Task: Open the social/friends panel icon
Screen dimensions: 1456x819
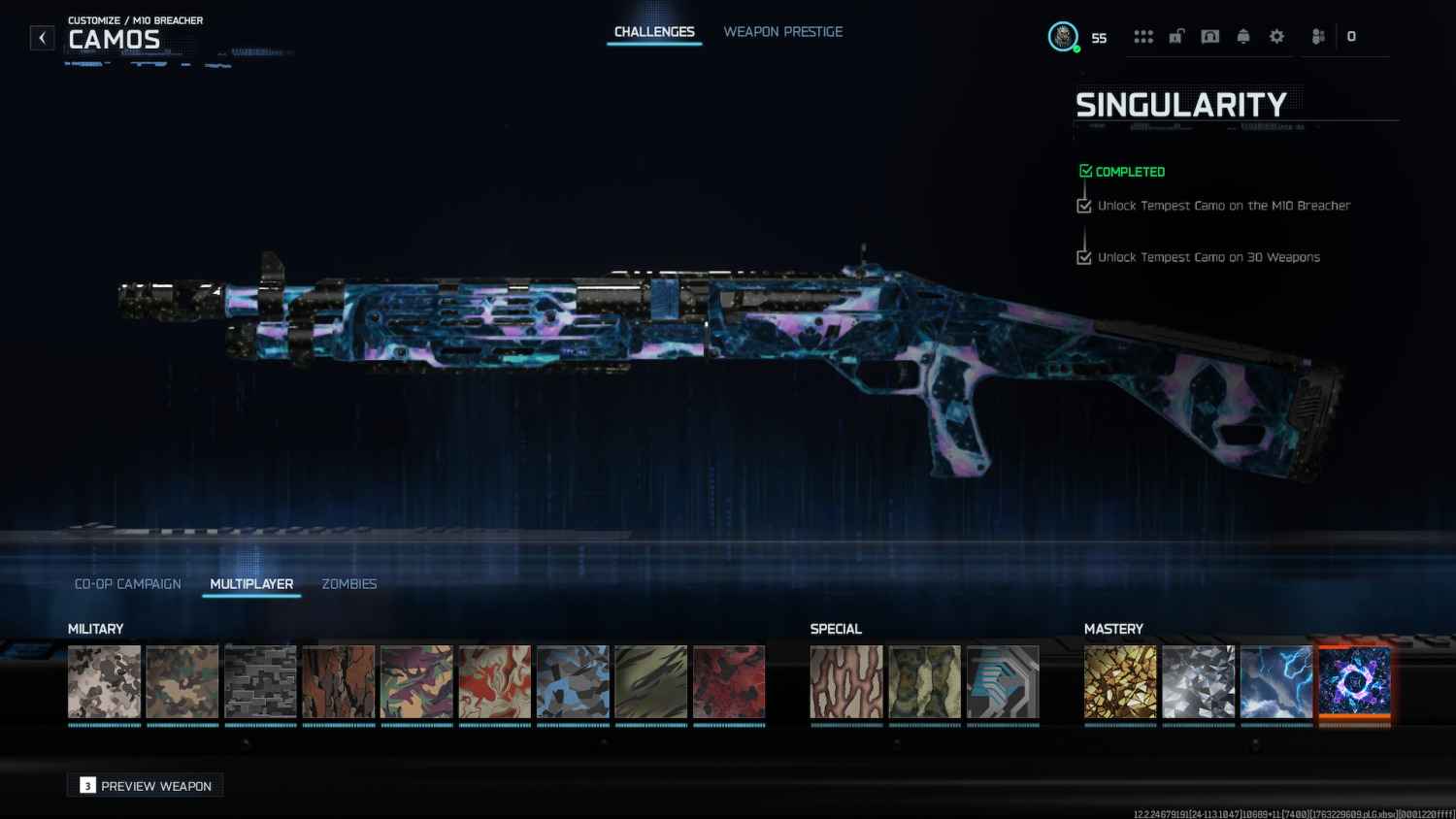Action: [1317, 36]
